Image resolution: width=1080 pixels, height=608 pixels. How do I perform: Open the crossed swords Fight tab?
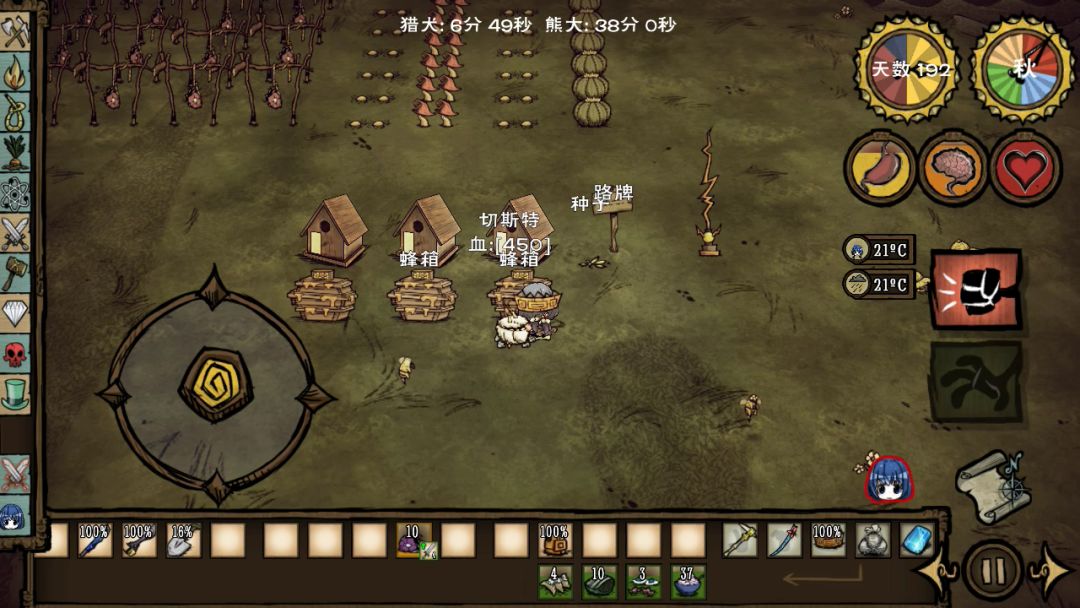coord(16,233)
